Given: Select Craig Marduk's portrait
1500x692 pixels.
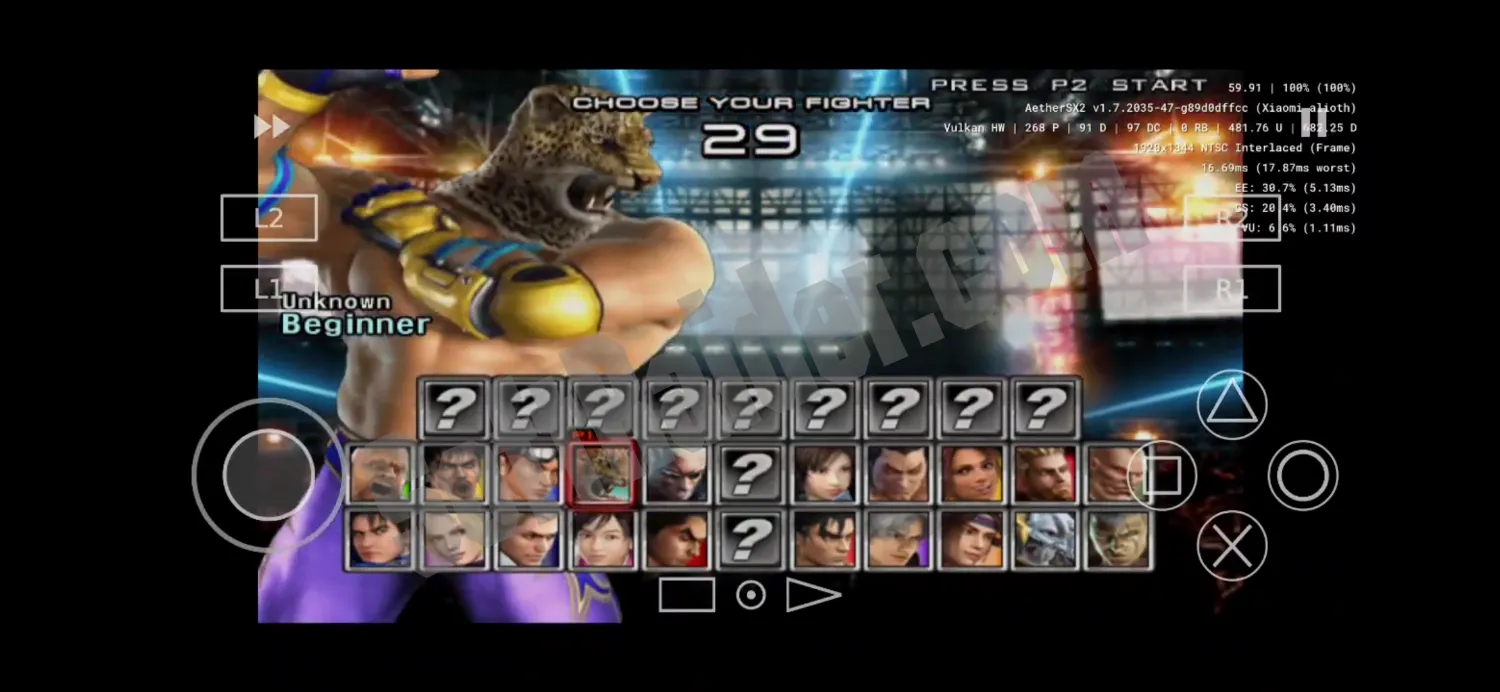Looking at the screenshot, I should click(380, 473).
